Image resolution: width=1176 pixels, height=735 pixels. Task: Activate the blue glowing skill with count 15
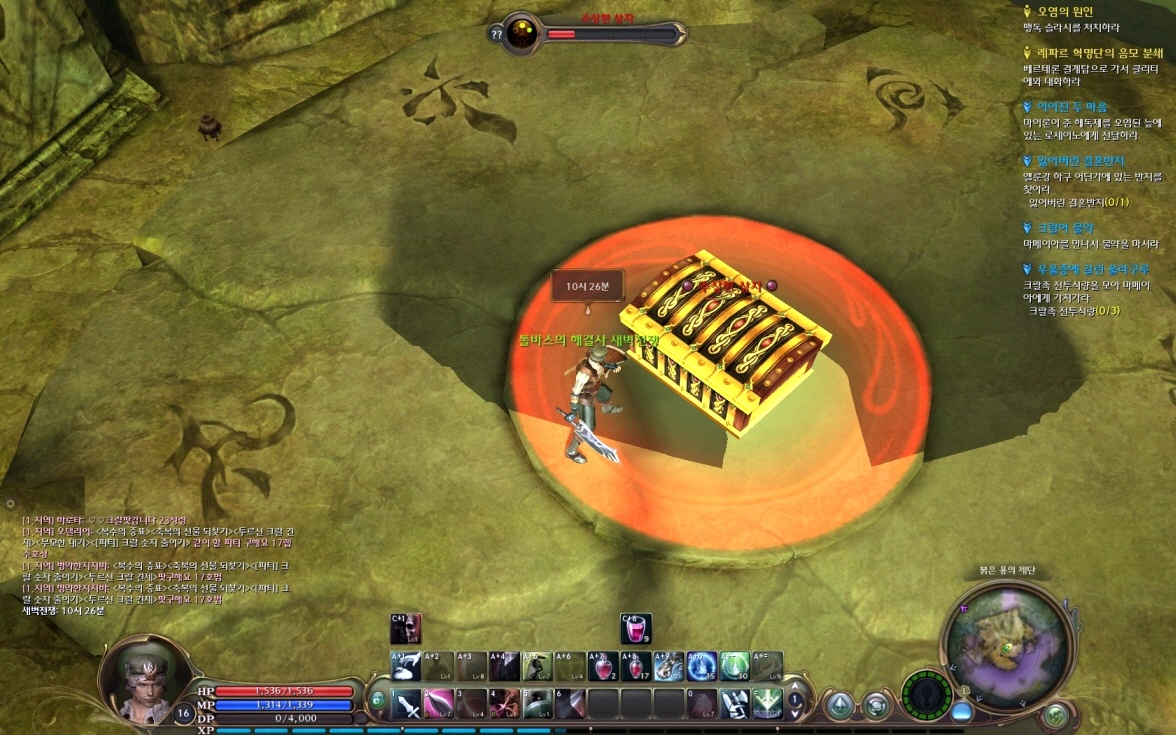(701, 667)
